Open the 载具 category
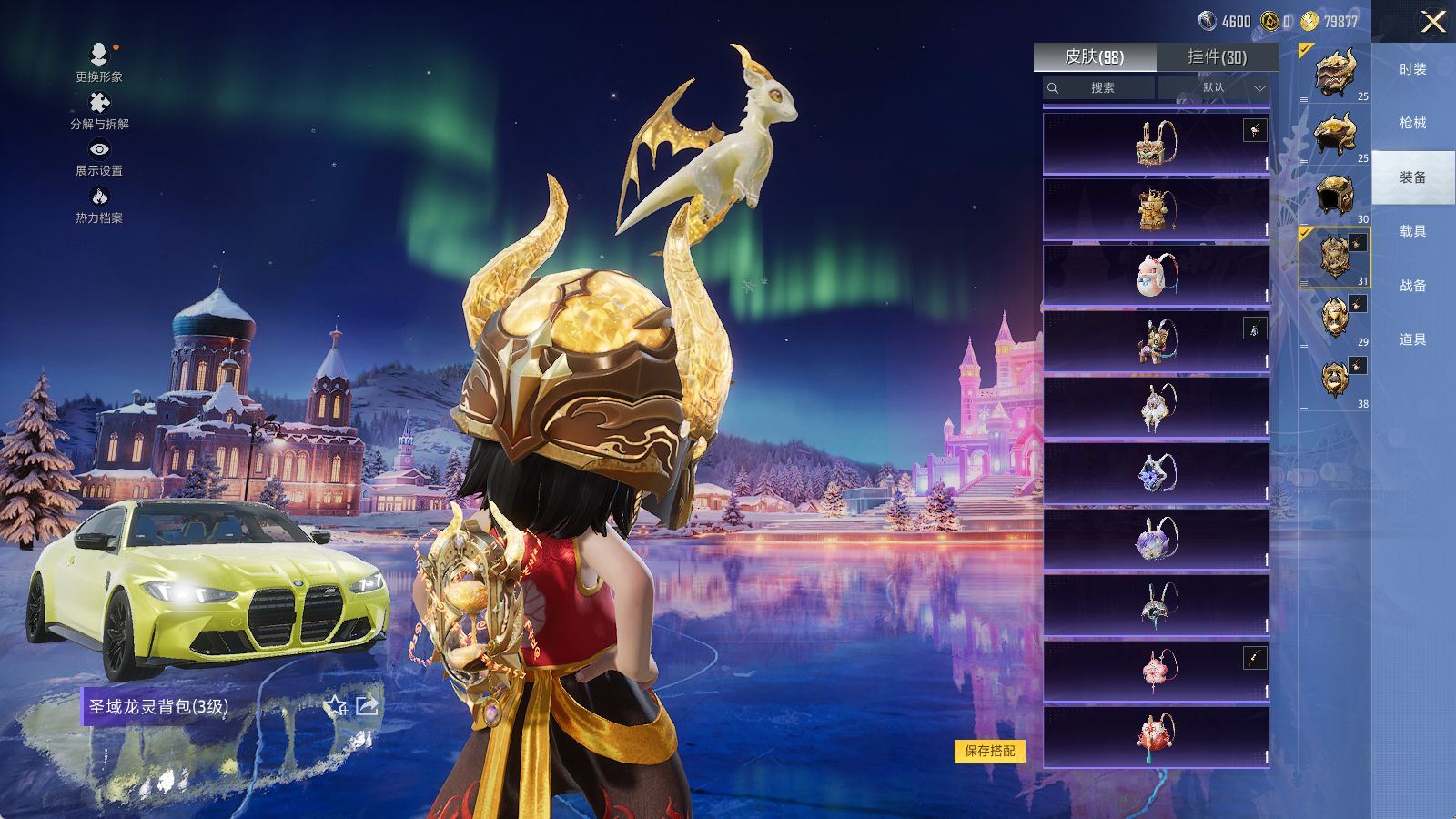1456x819 pixels. click(1412, 231)
